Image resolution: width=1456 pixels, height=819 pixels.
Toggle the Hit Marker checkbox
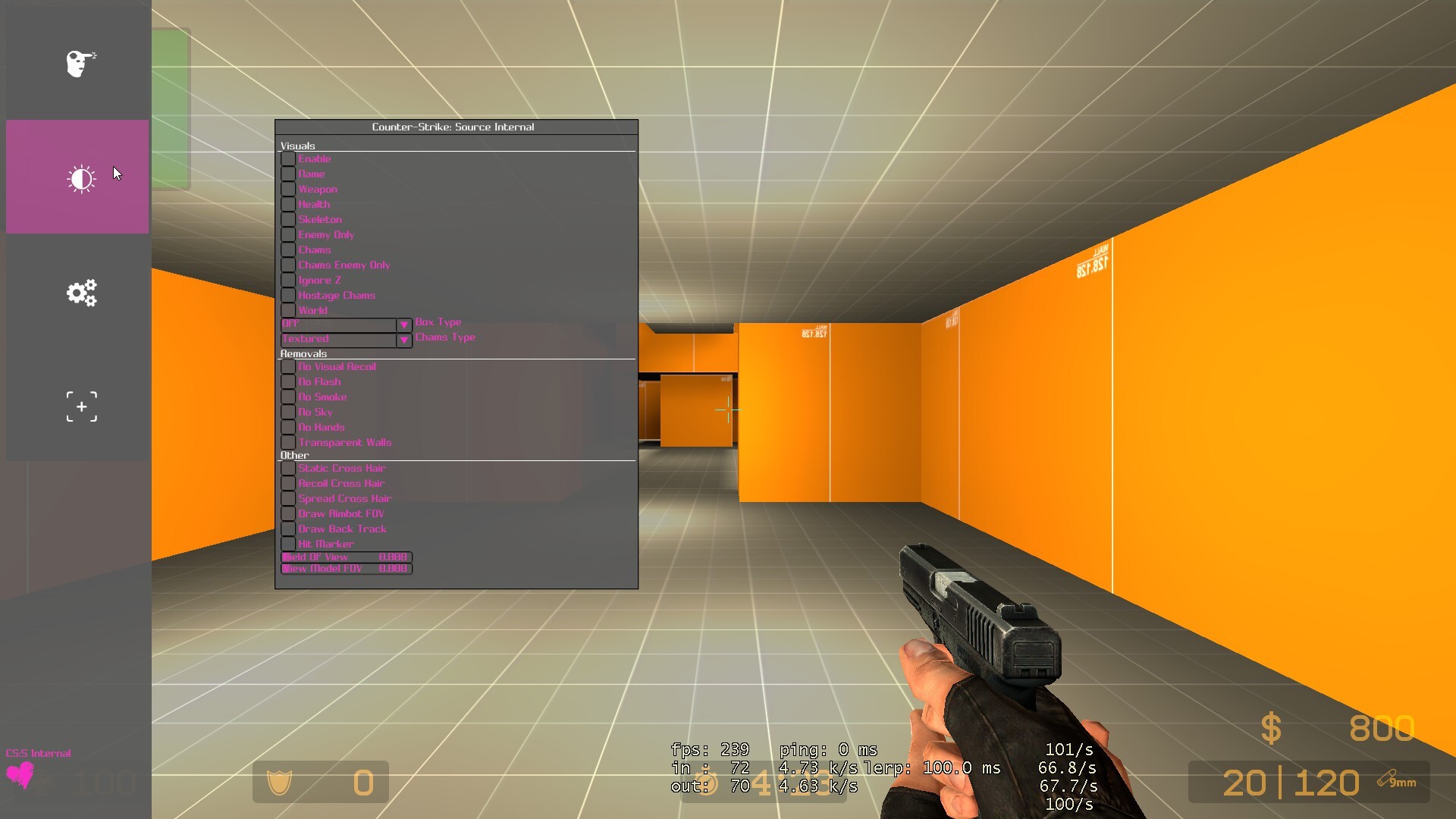(x=288, y=544)
